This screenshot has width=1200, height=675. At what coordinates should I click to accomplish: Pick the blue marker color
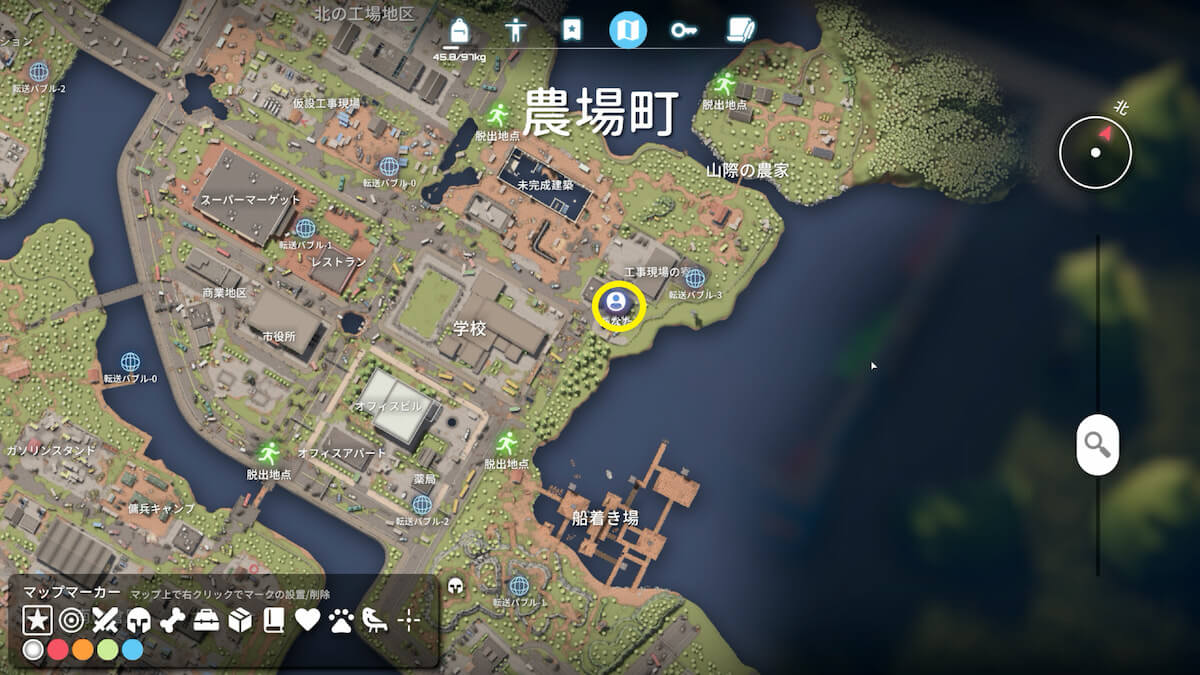132,650
